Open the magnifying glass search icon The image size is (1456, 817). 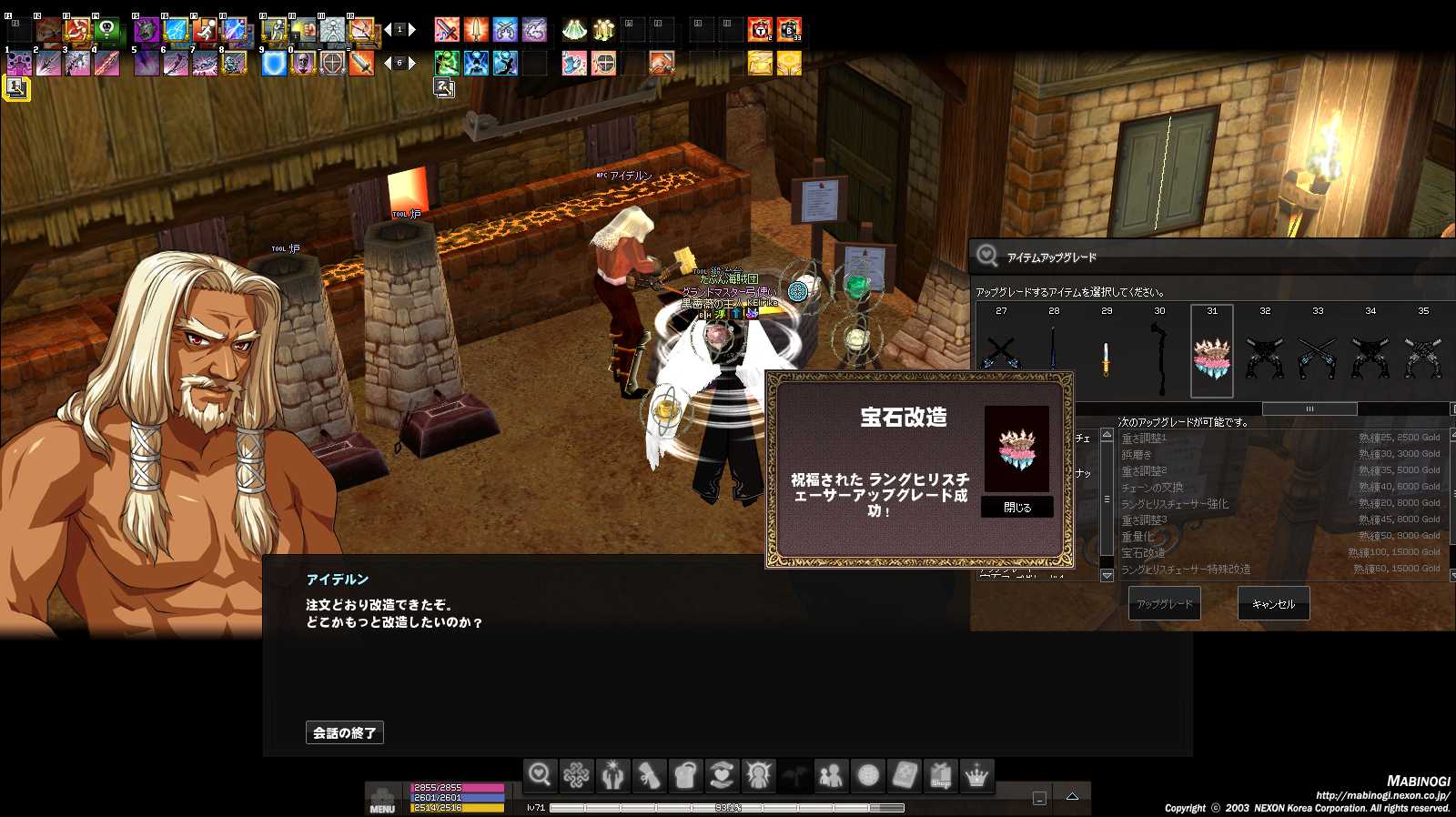coord(541,774)
